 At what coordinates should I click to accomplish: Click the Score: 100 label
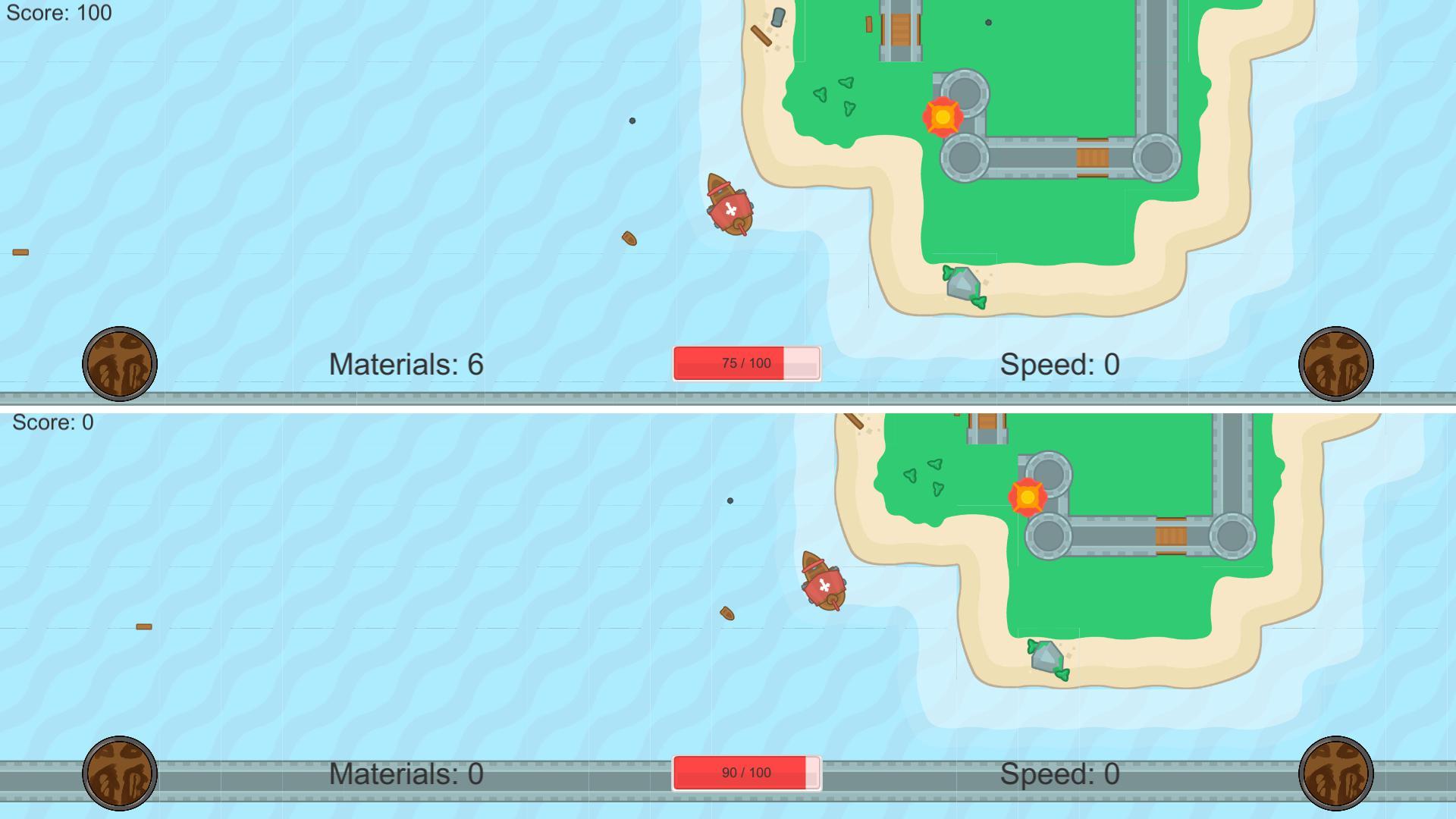click(57, 12)
